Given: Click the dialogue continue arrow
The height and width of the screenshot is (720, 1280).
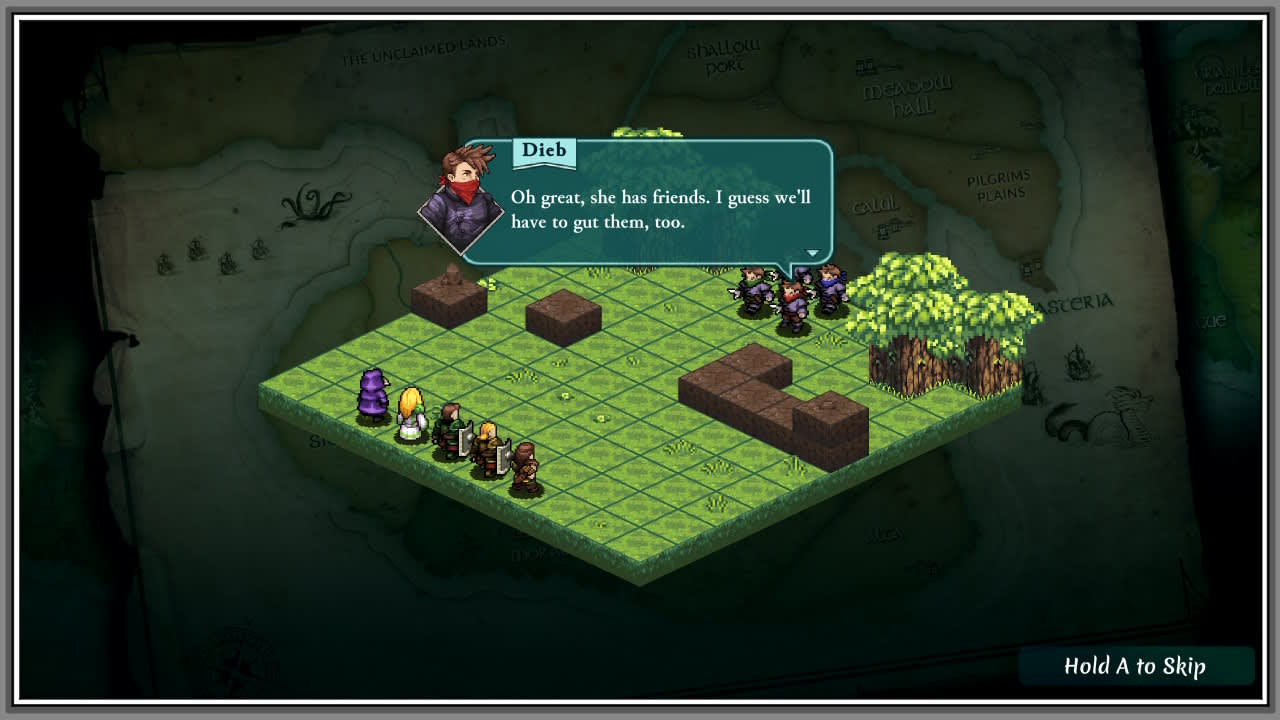Looking at the screenshot, I should (x=812, y=253).
